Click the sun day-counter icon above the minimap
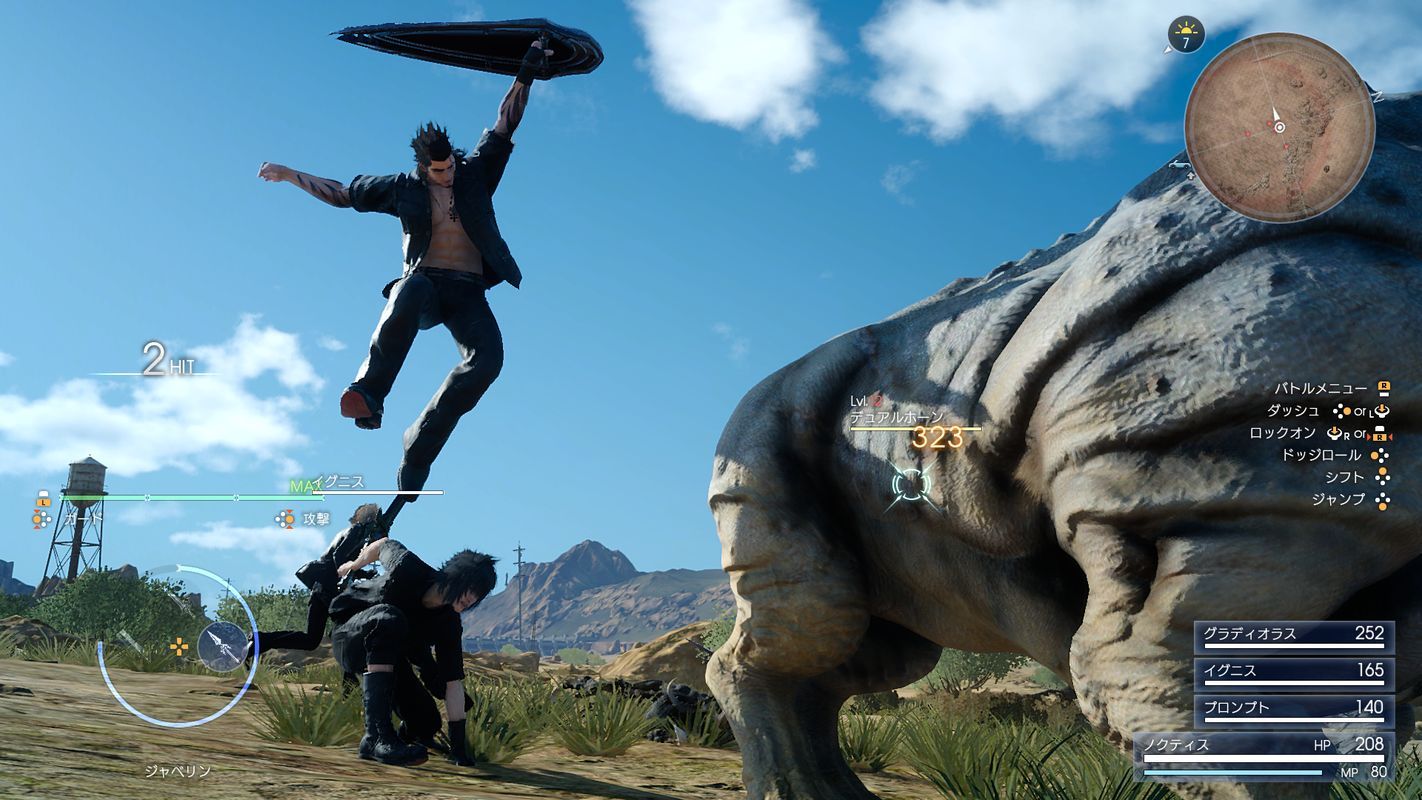Viewport: 1422px width, 800px height. point(1186,33)
